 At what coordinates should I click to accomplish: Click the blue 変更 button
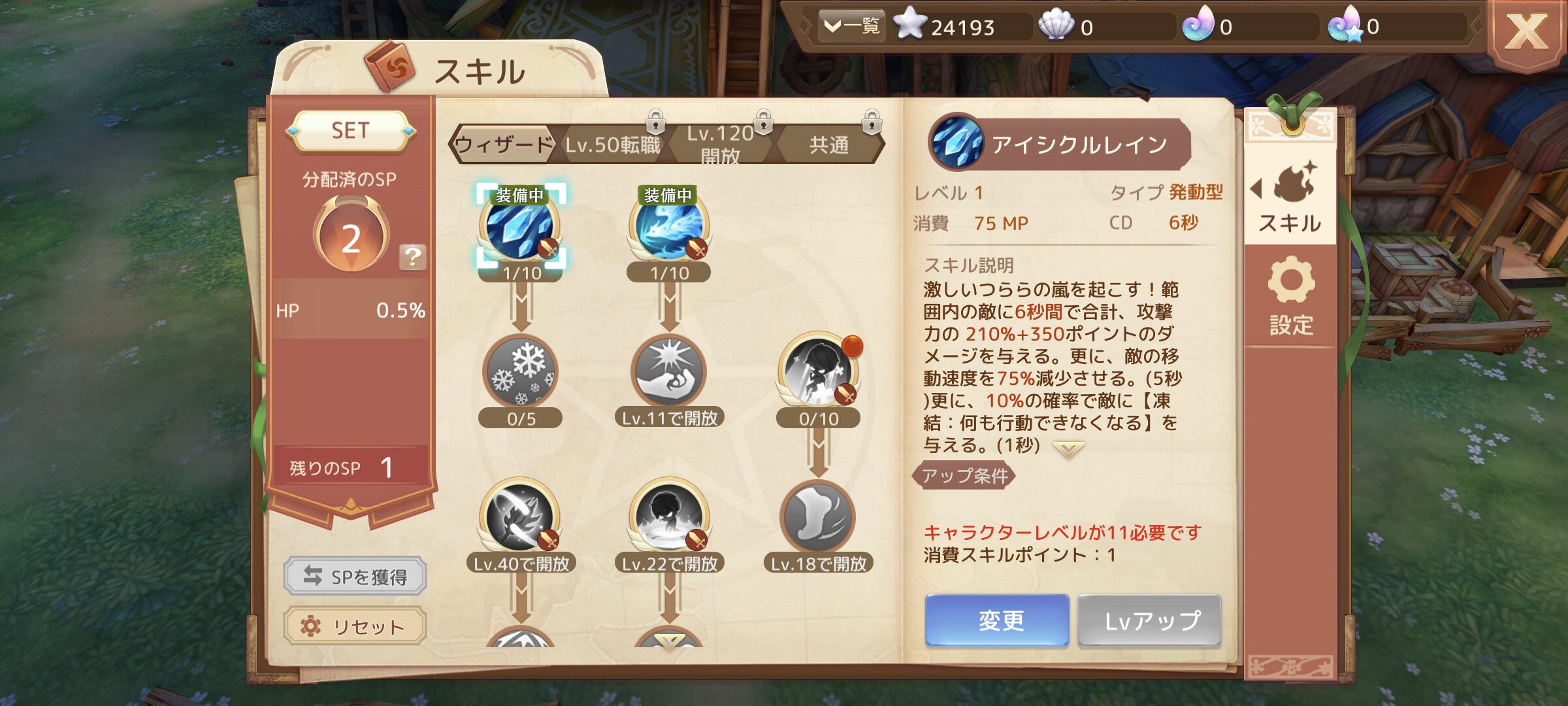pos(997,620)
